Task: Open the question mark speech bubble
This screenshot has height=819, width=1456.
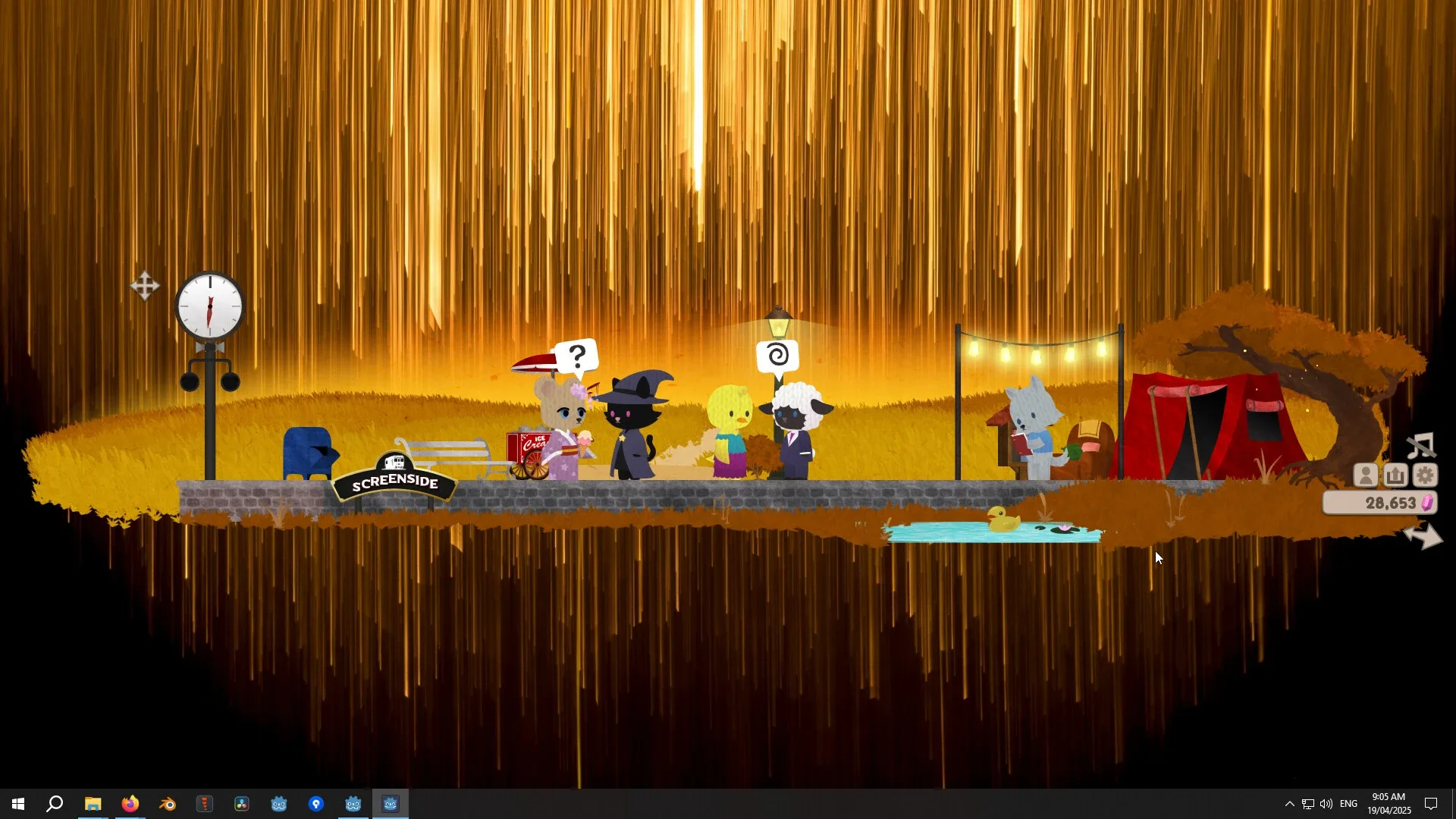Action: pos(578,353)
